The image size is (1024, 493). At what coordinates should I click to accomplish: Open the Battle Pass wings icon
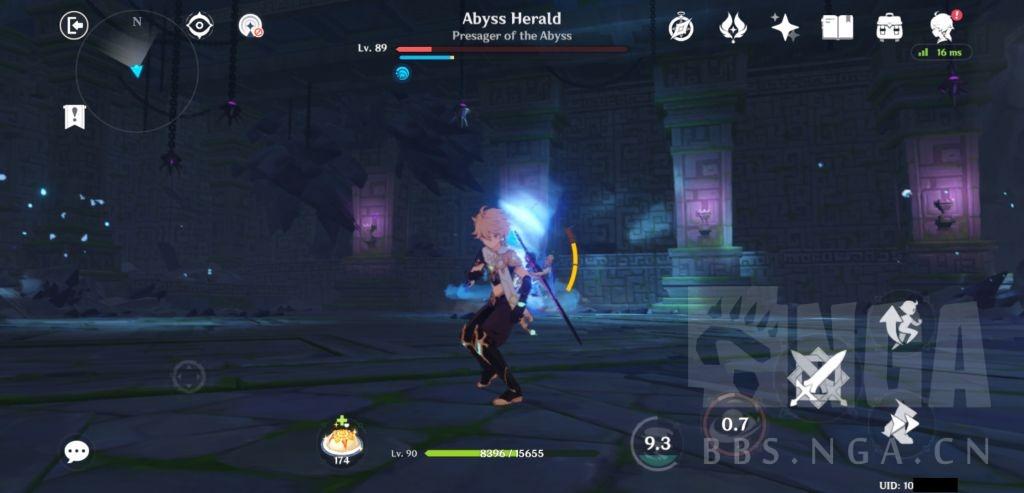[733, 27]
